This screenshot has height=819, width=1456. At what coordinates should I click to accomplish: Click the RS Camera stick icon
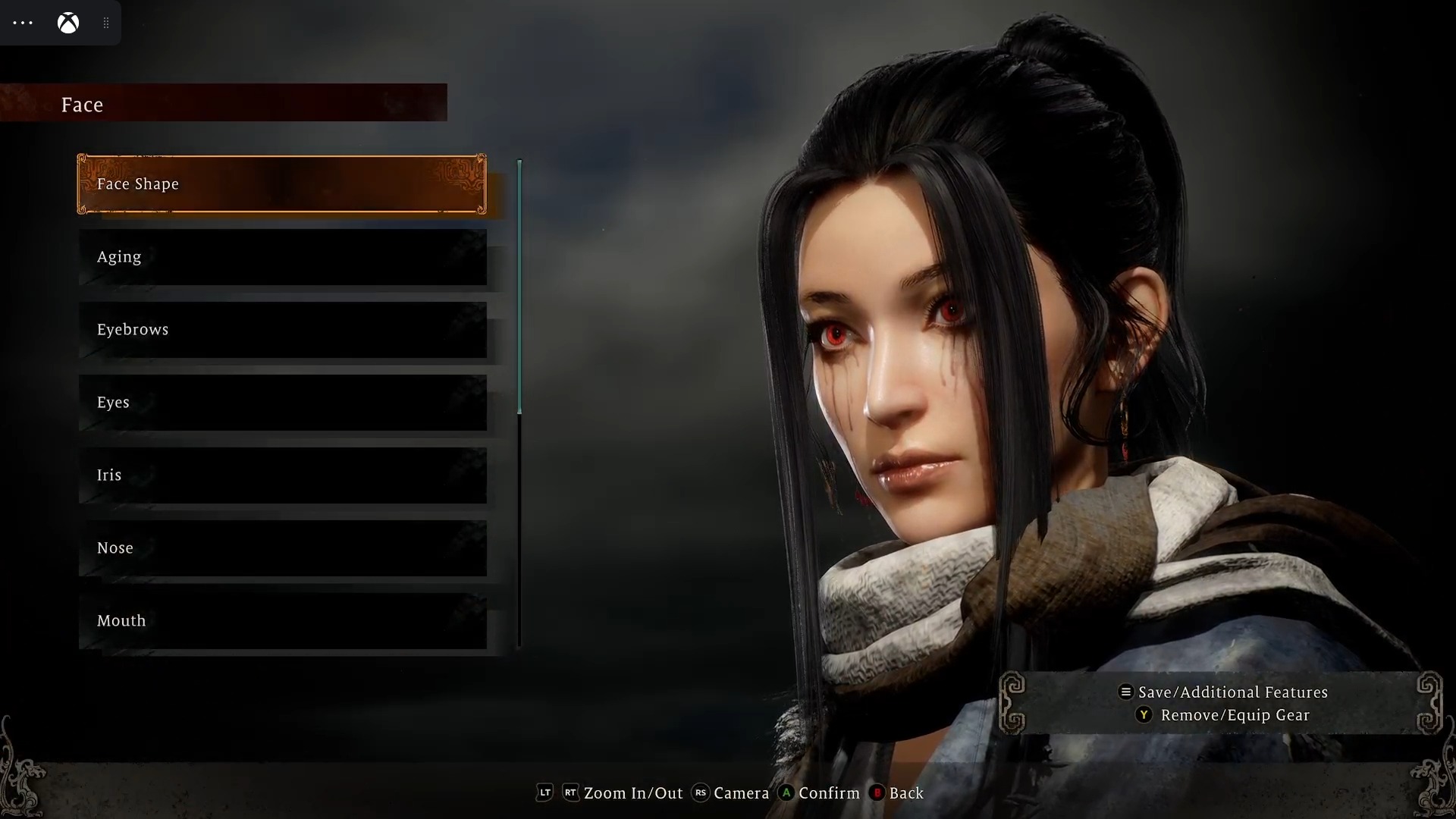(700, 793)
